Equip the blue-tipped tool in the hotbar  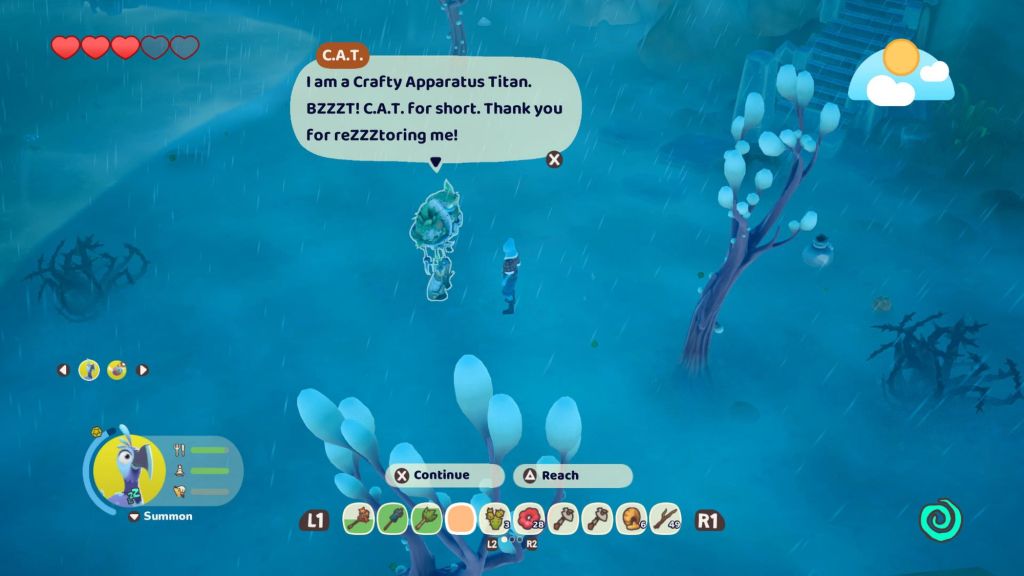tap(391, 519)
